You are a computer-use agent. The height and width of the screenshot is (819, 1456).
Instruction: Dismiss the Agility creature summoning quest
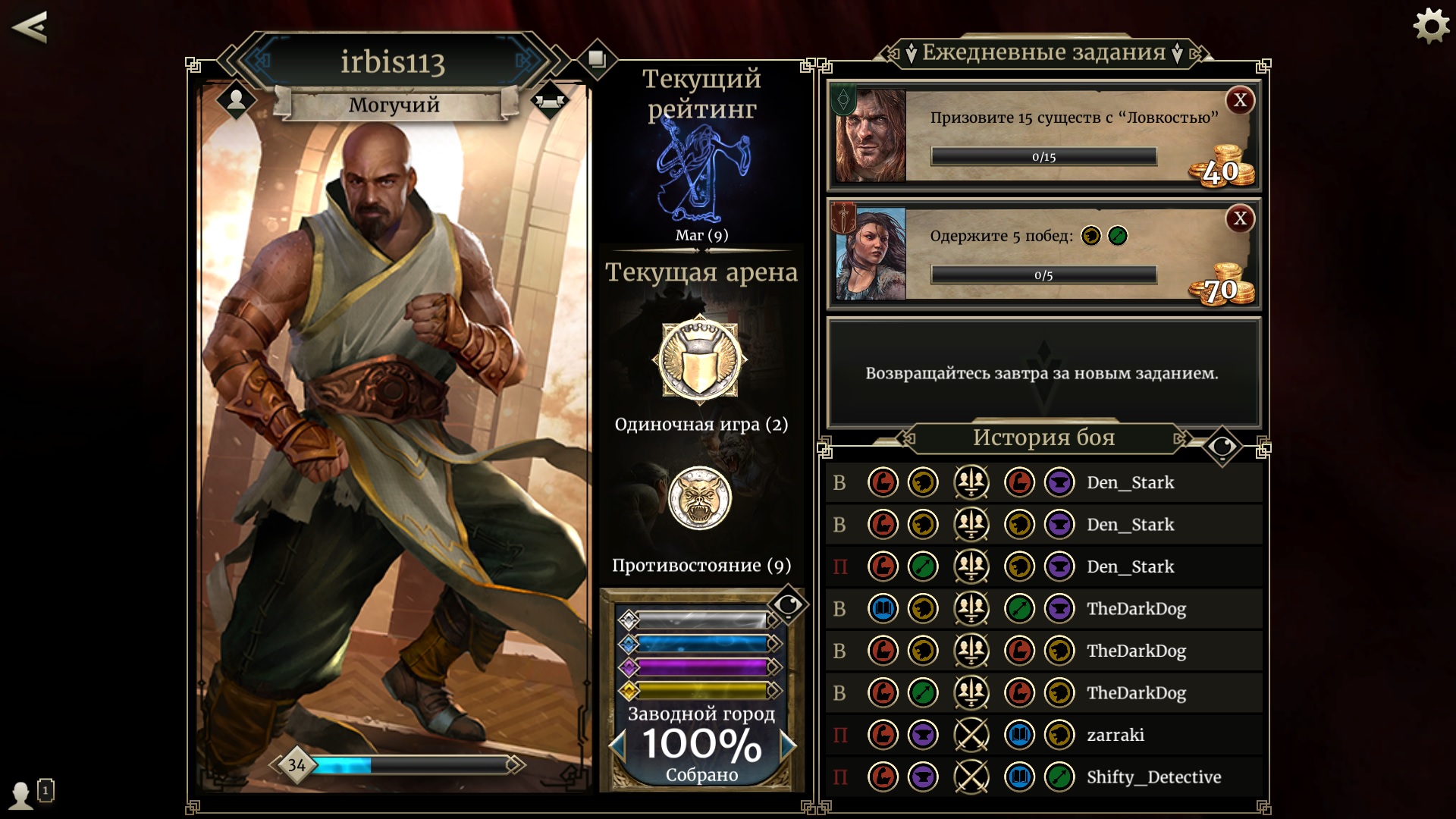1240,100
